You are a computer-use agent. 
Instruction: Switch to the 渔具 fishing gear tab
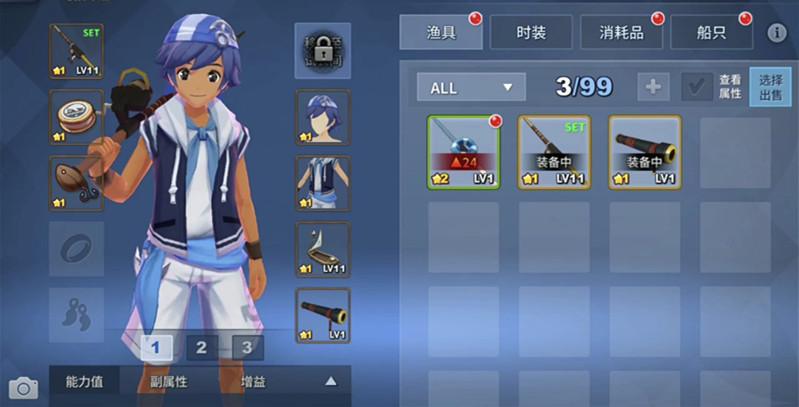(440, 32)
